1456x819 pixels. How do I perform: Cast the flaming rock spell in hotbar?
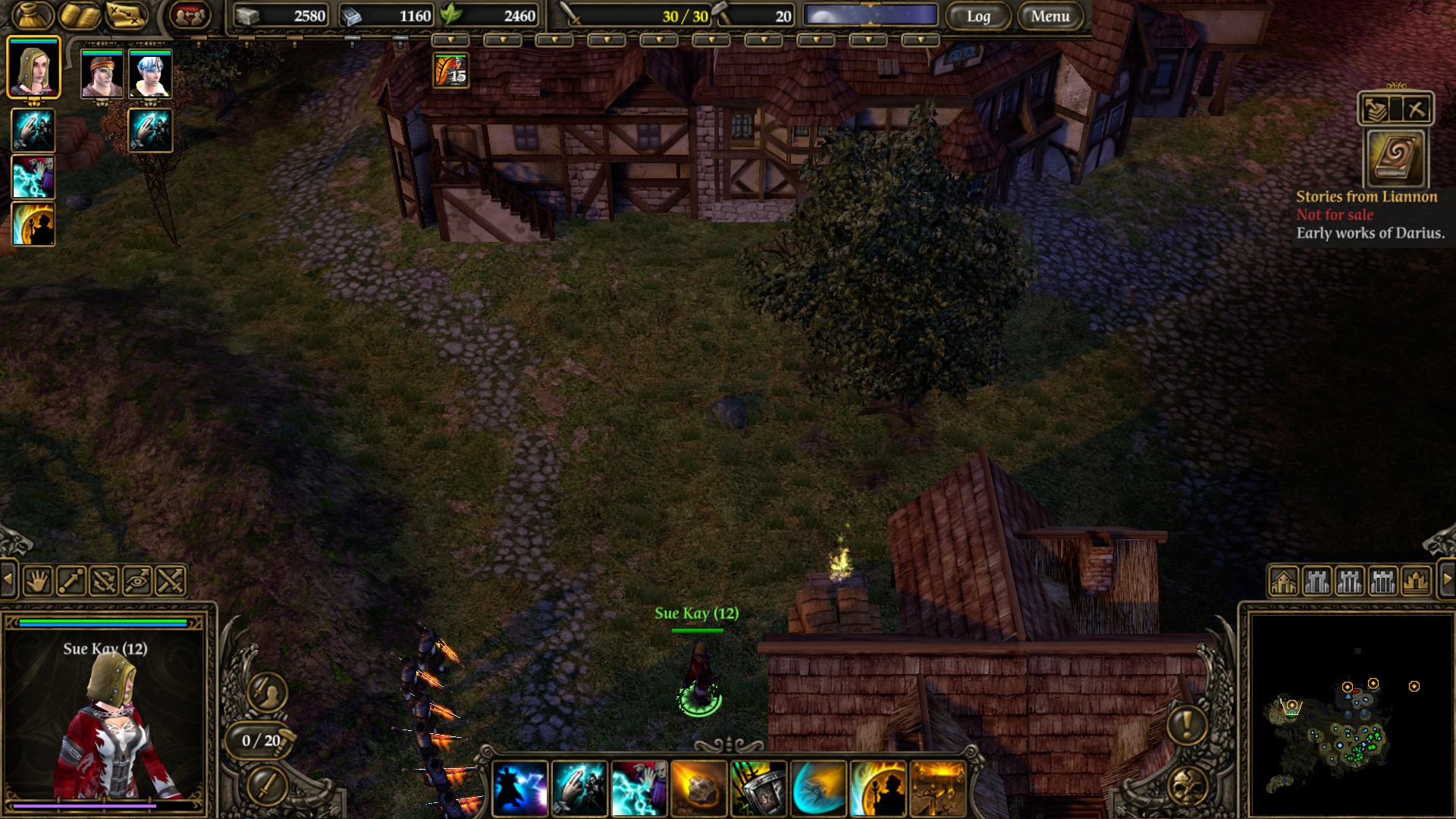point(698,789)
